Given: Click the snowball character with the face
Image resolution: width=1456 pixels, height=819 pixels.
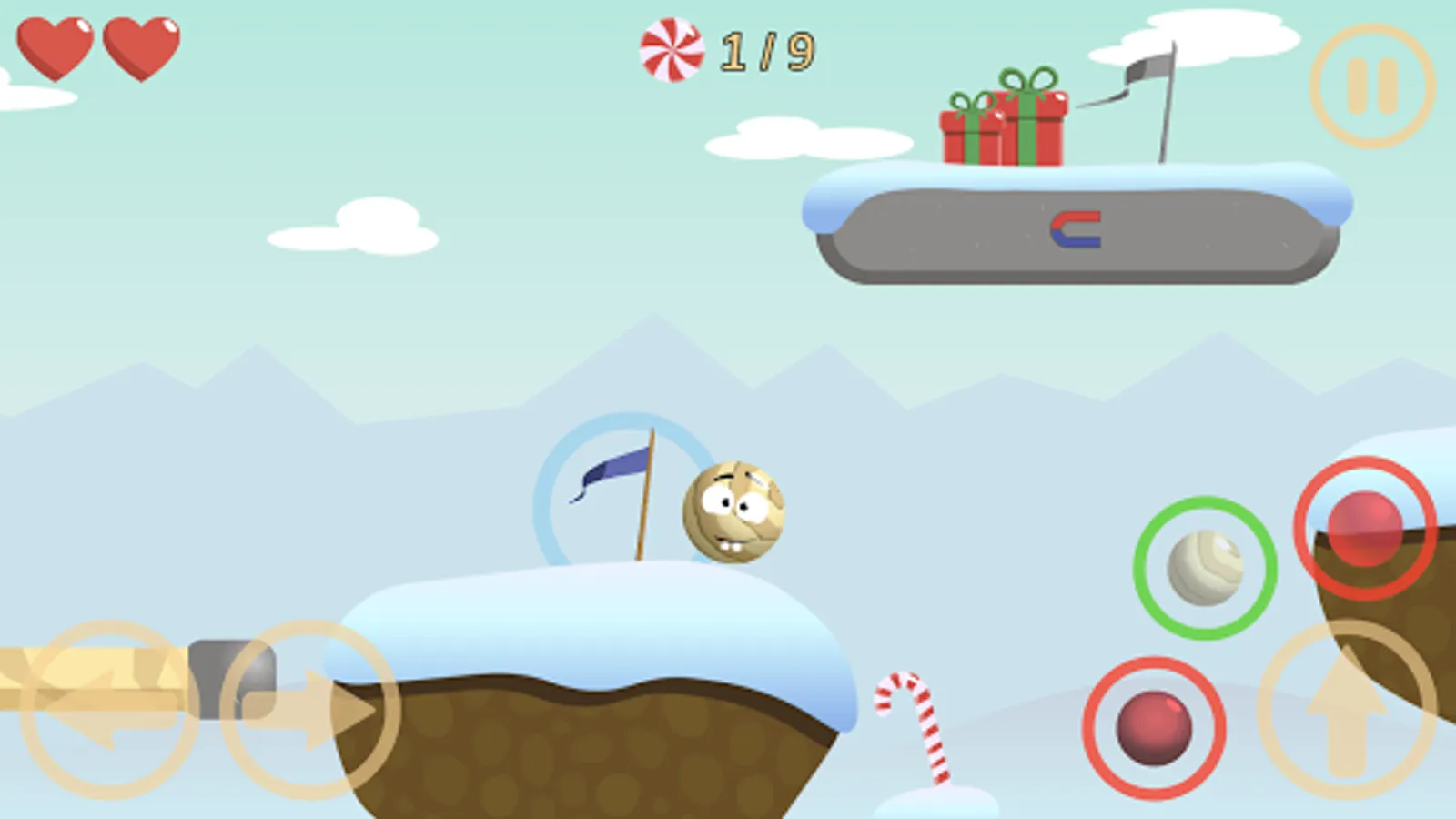Looking at the screenshot, I should pos(735,514).
